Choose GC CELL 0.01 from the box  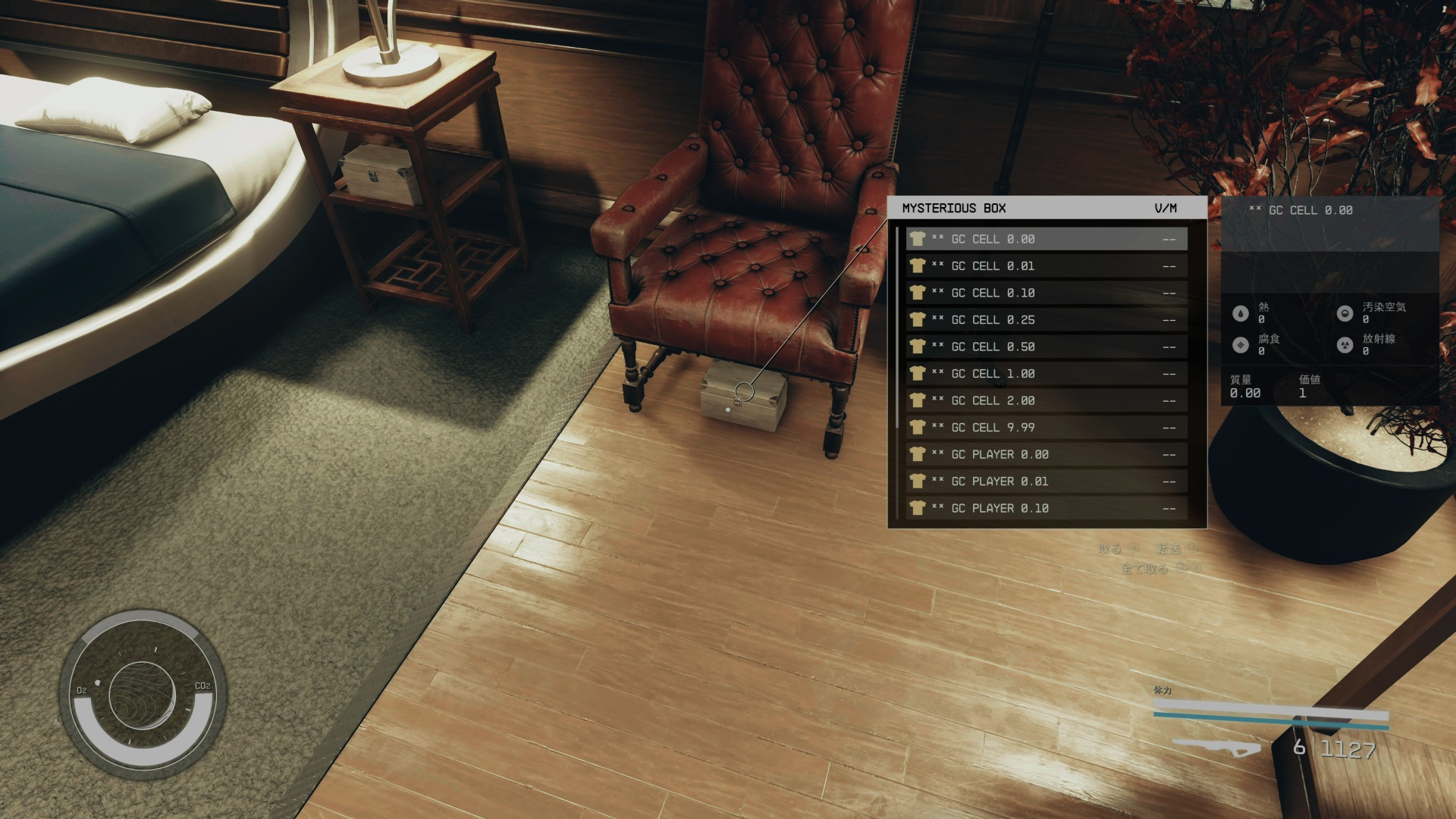(1046, 266)
